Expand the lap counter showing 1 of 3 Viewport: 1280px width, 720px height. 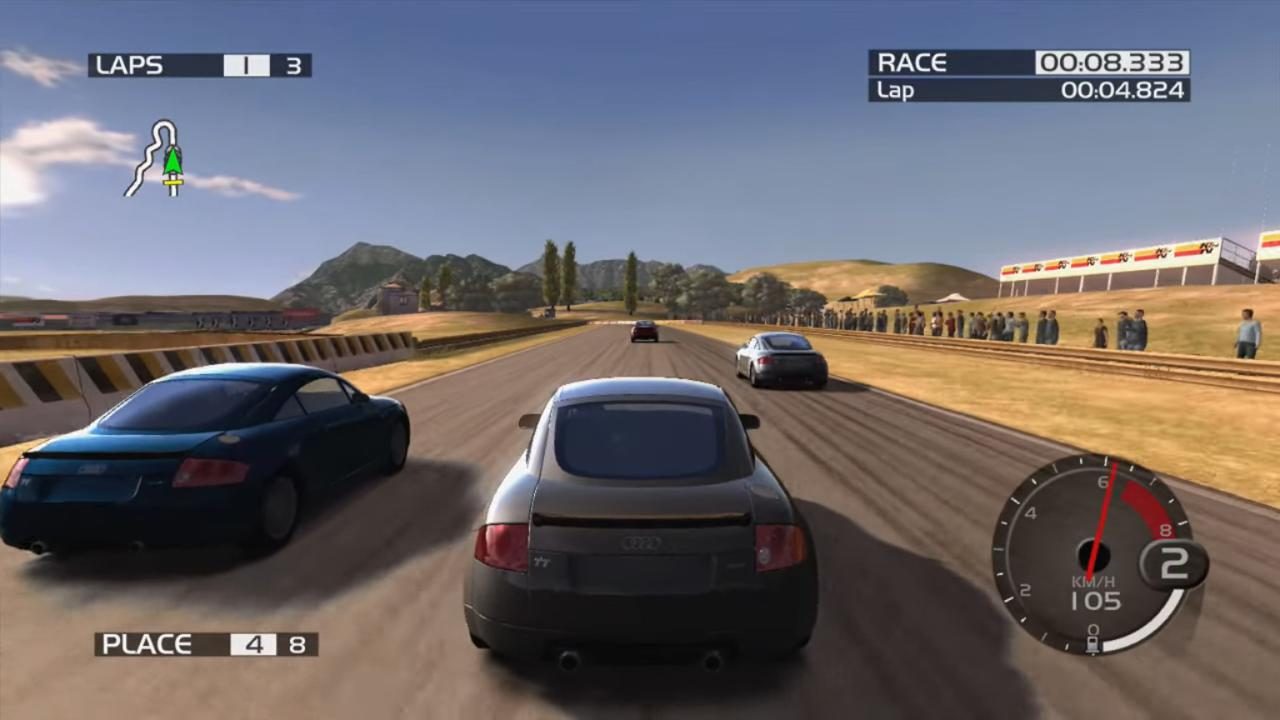(x=245, y=65)
